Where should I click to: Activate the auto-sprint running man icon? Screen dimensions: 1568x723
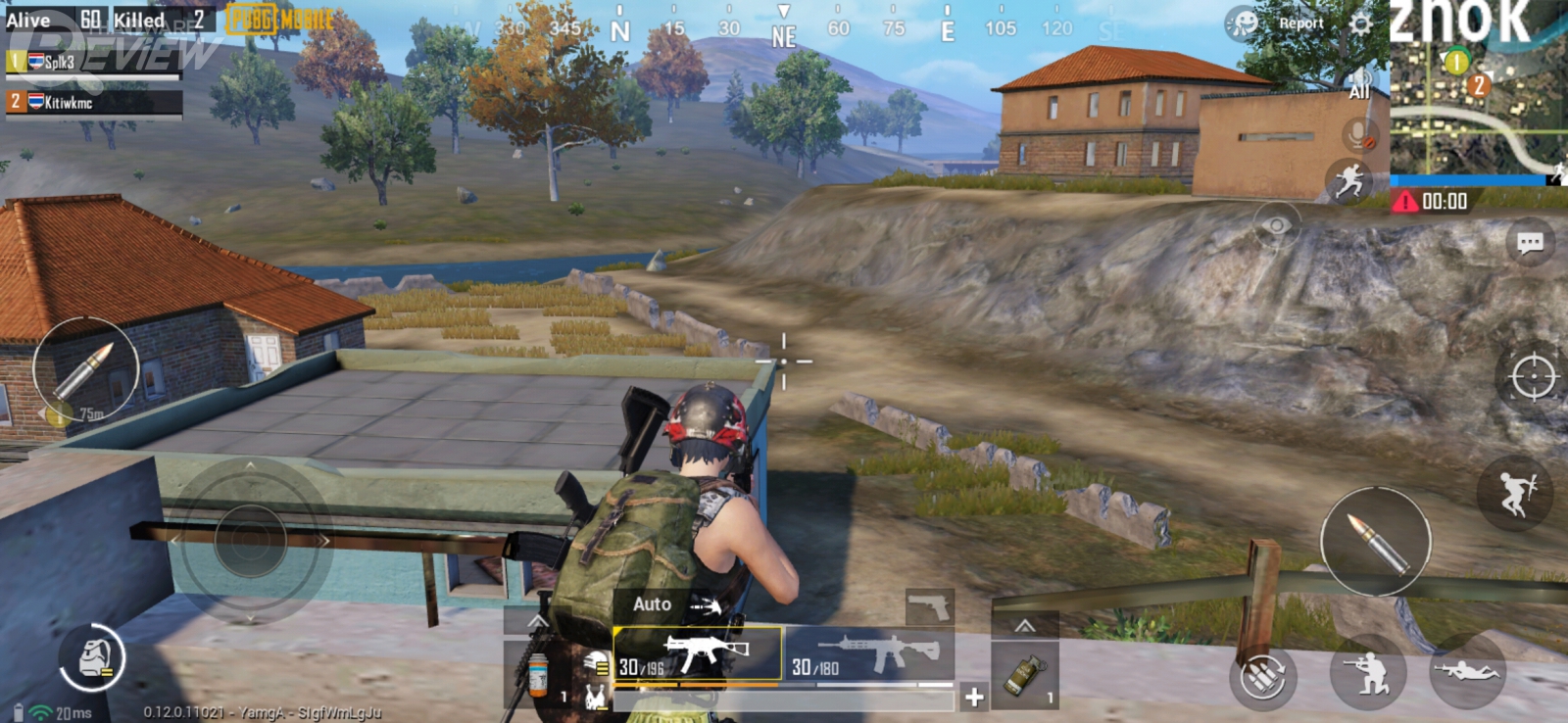tap(1349, 181)
